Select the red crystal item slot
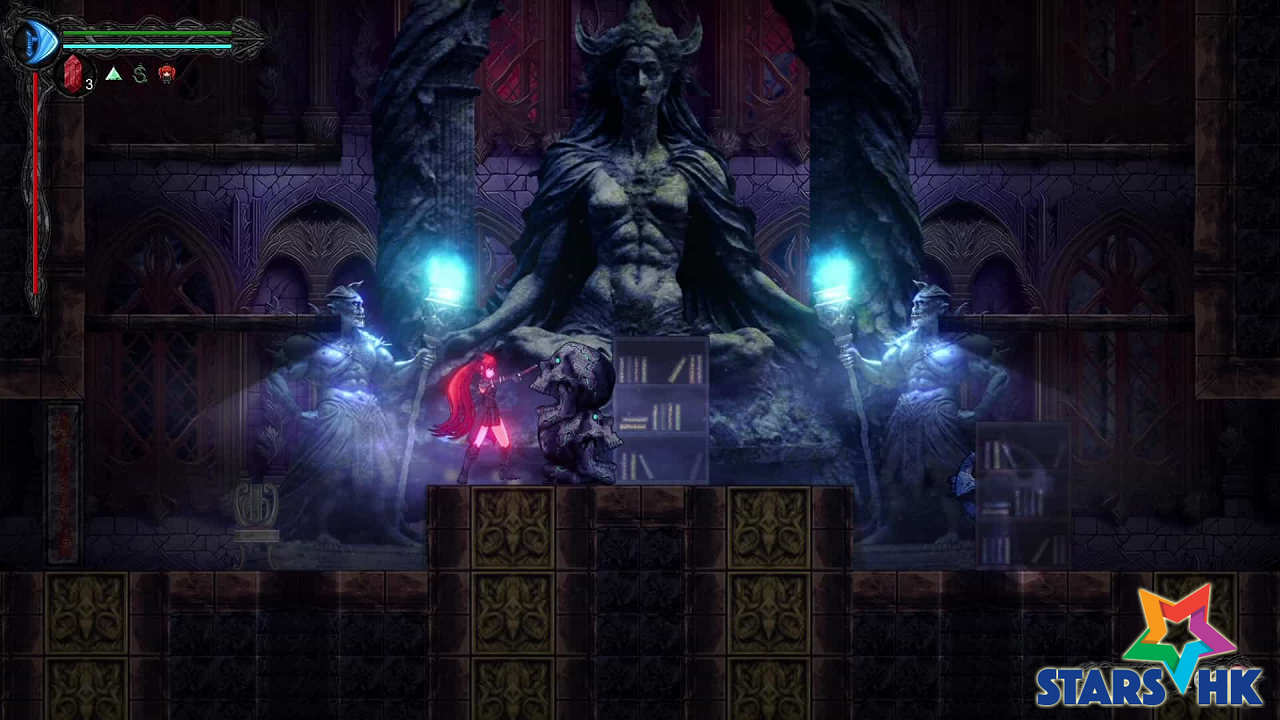The width and height of the screenshot is (1280, 720). coord(73,74)
